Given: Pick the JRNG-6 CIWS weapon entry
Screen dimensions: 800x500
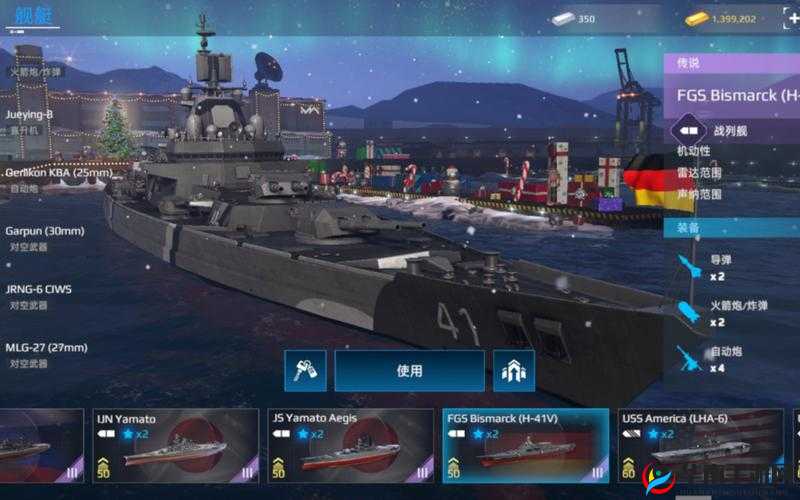Looking at the screenshot, I should 39,296.
